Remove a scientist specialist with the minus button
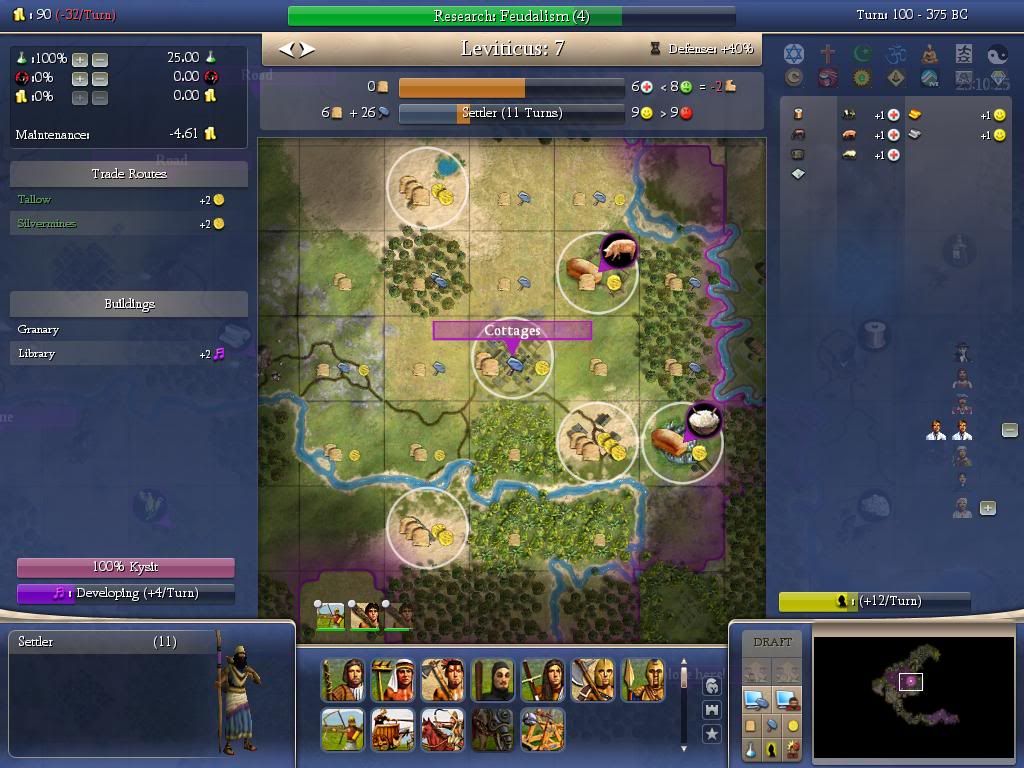The height and width of the screenshot is (768, 1024). [1009, 430]
